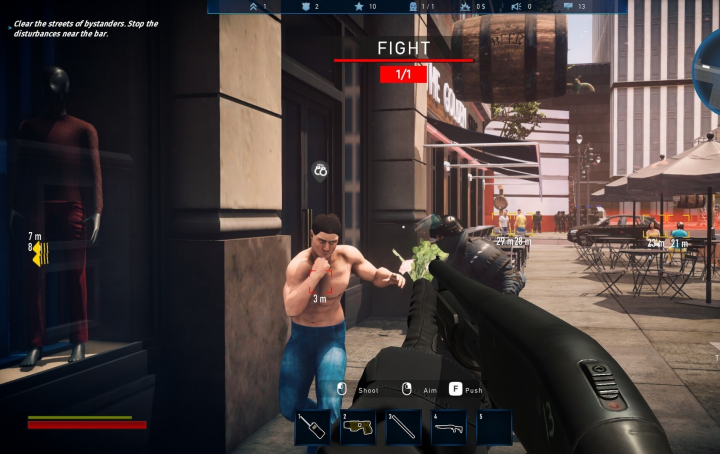Choose the police baton slot
720x454 pixels.
pyautogui.click(x=403, y=427)
